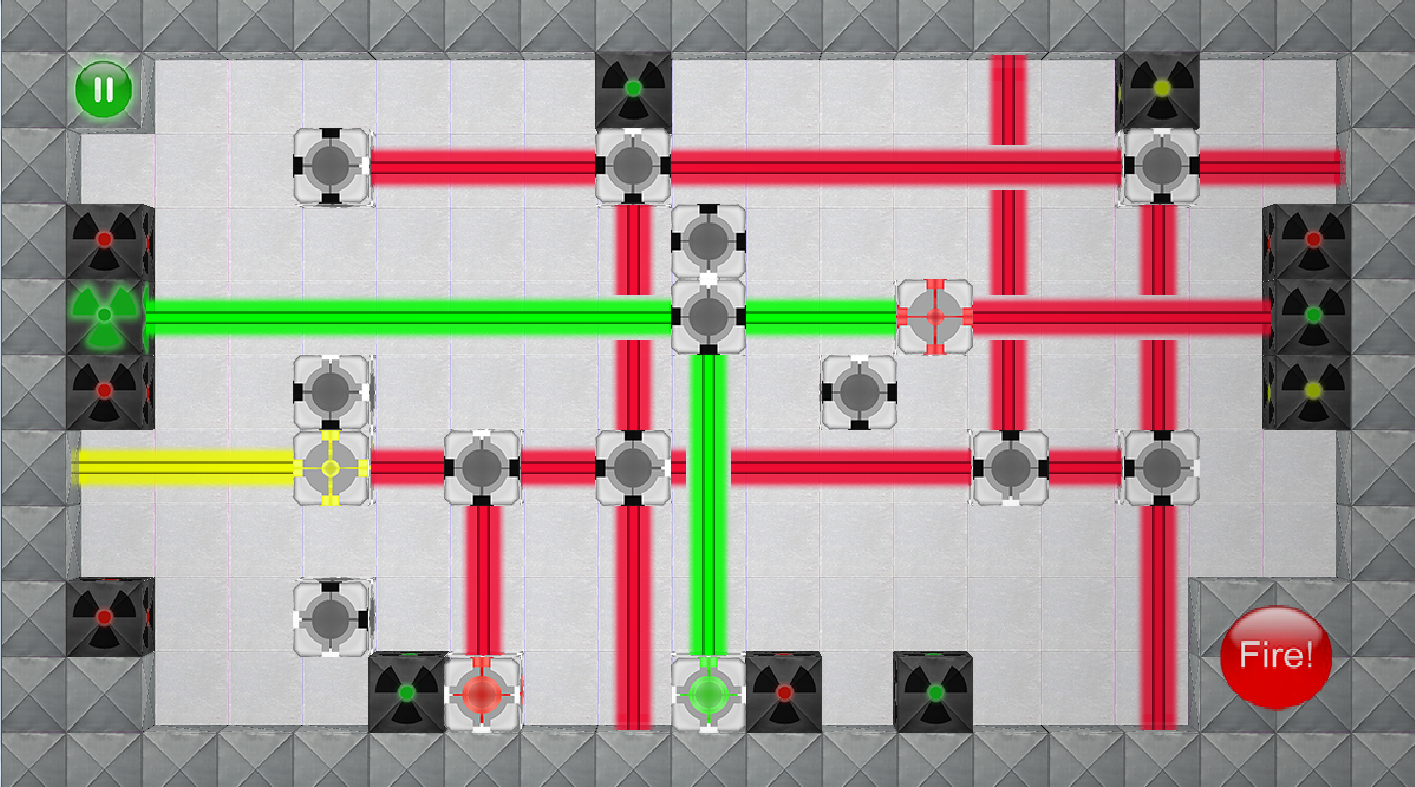Click the red-dot target block on the left wall

click(x=107, y=240)
